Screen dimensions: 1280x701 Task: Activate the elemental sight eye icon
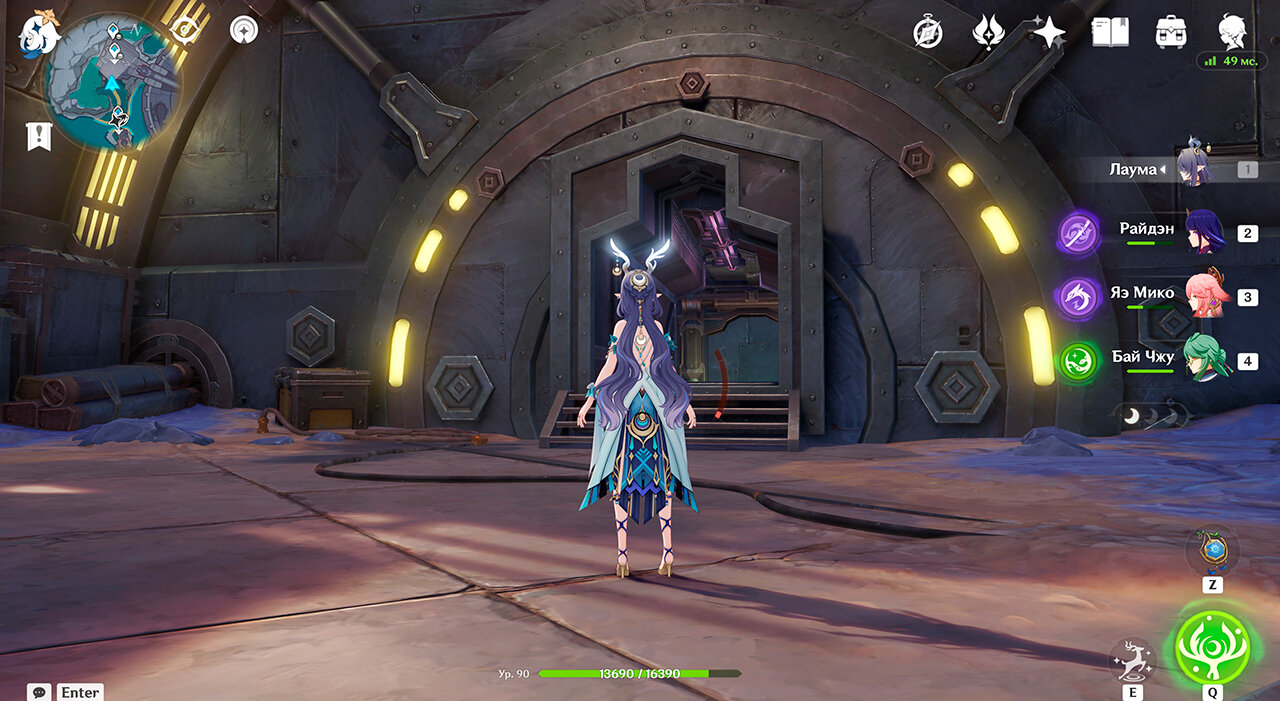(185, 30)
